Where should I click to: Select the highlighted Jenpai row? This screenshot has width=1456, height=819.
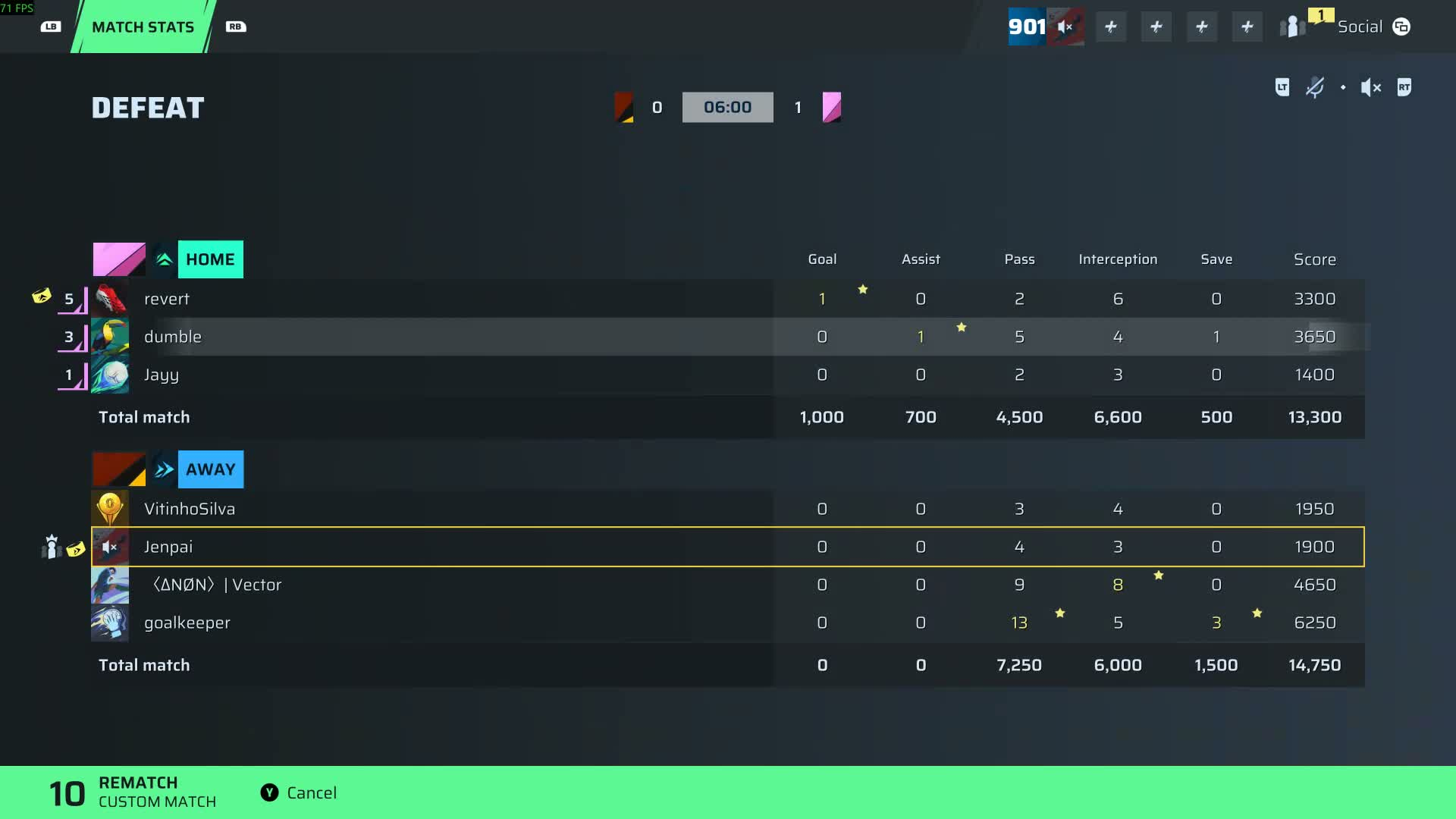432,547
